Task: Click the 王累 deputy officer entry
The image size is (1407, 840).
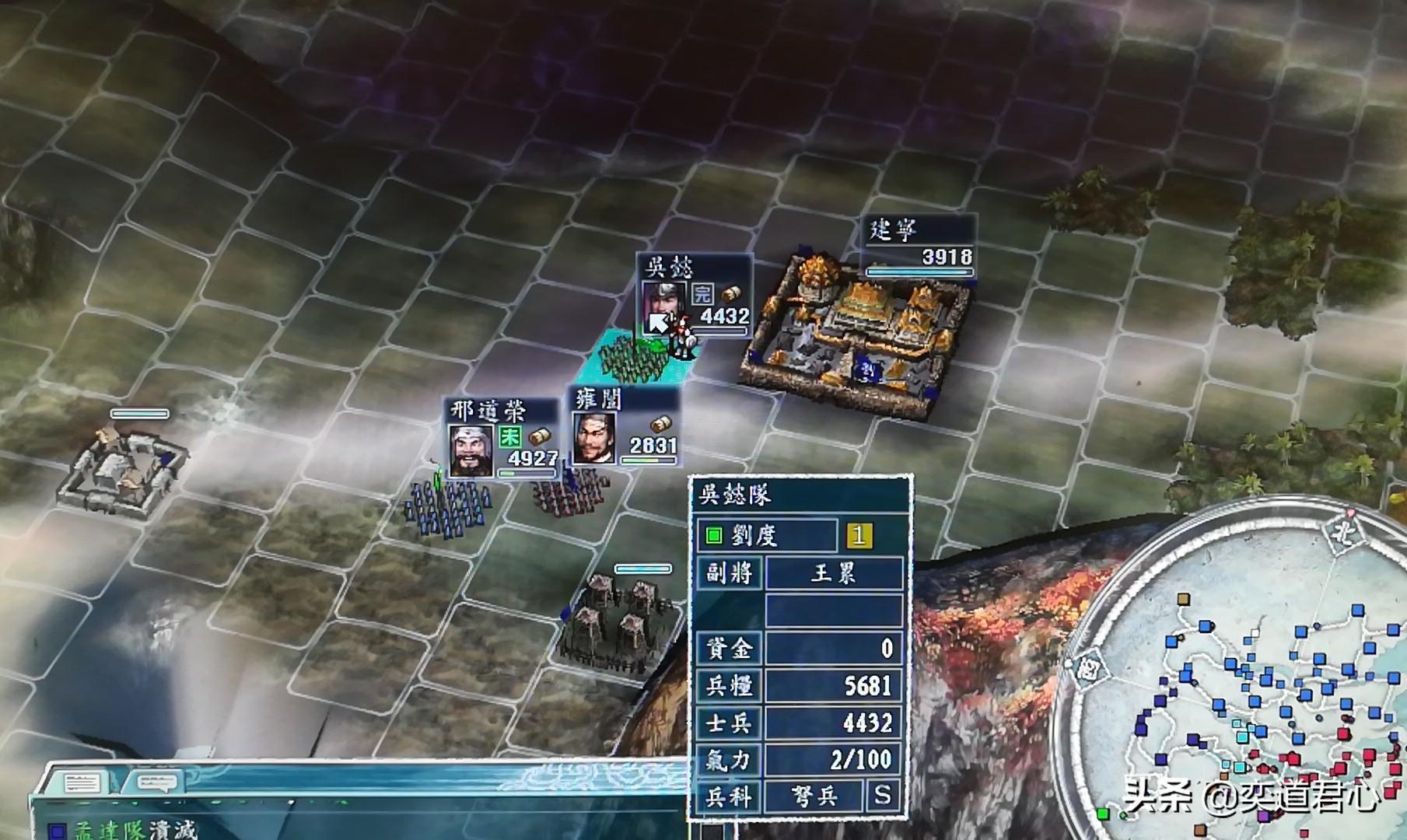Action: (833, 573)
